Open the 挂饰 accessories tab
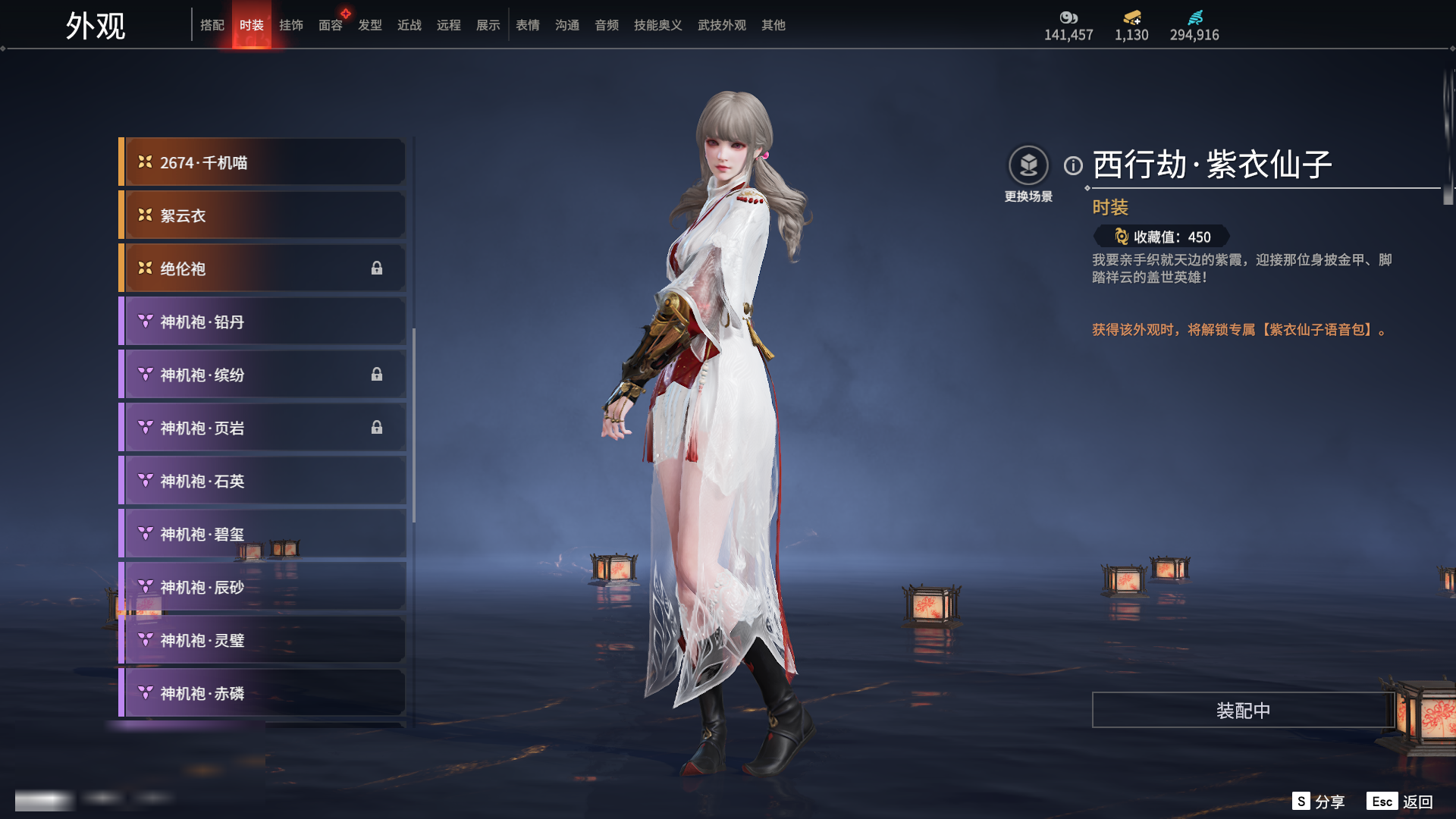 pos(290,25)
